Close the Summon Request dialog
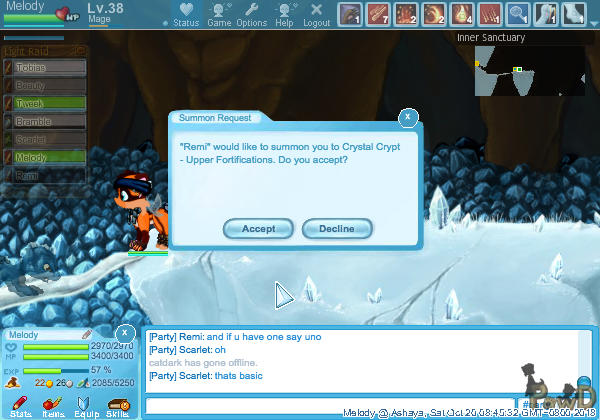Image resolution: width=600 pixels, height=420 pixels. point(407,117)
